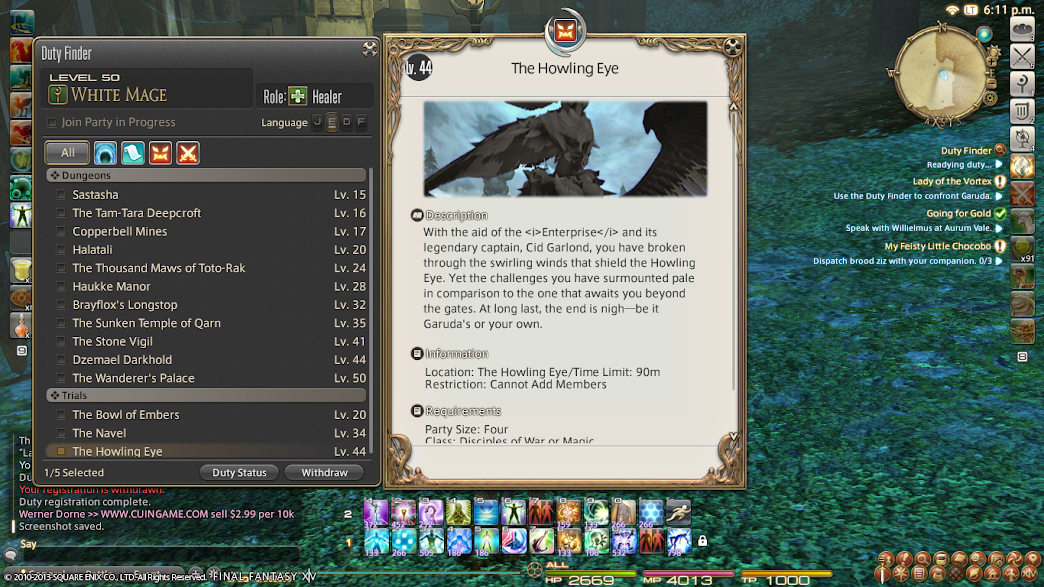Uncheck The Howling Eye trial

pos(61,452)
